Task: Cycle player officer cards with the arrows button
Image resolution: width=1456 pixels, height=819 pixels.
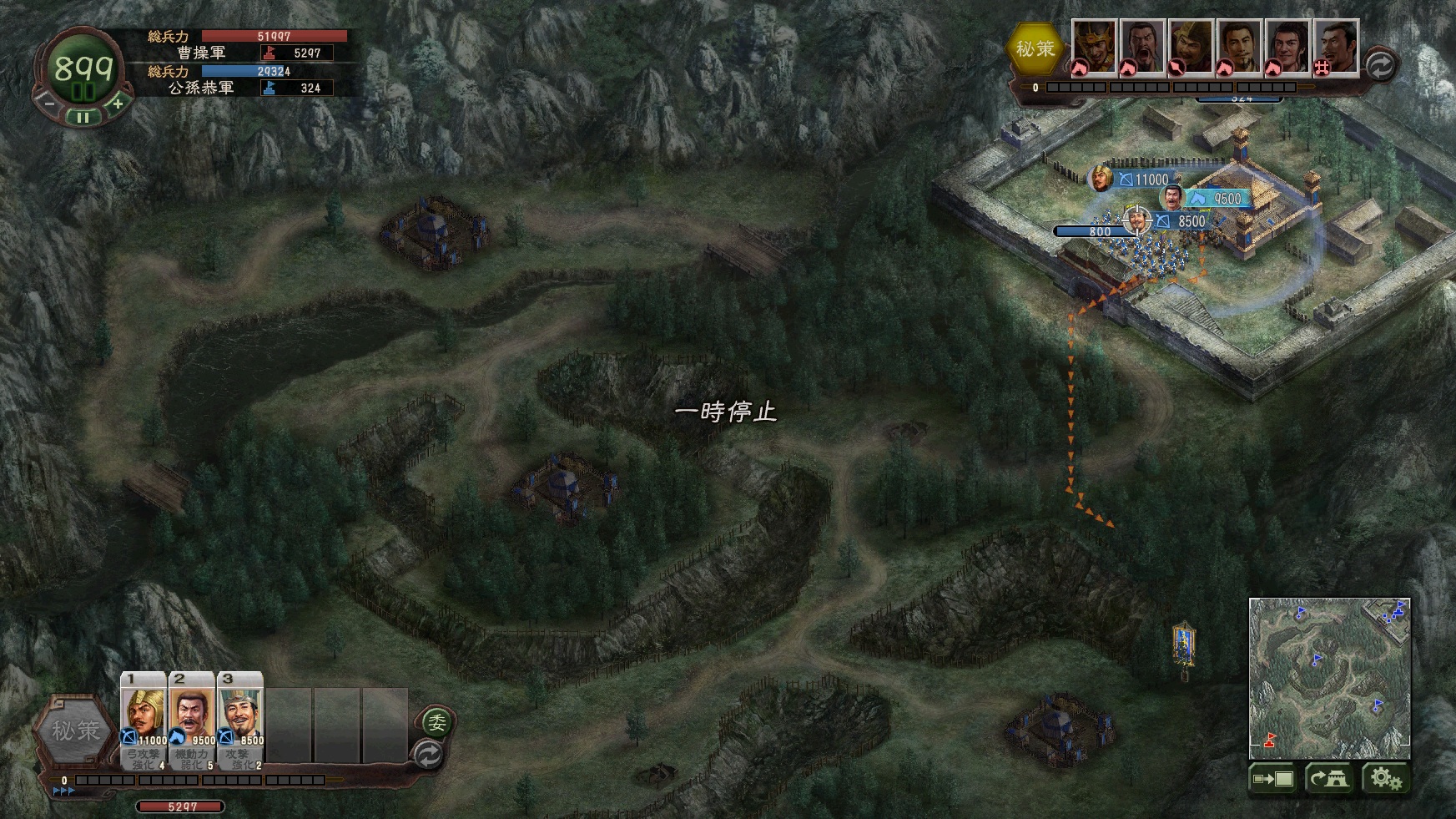Action: 428,755
